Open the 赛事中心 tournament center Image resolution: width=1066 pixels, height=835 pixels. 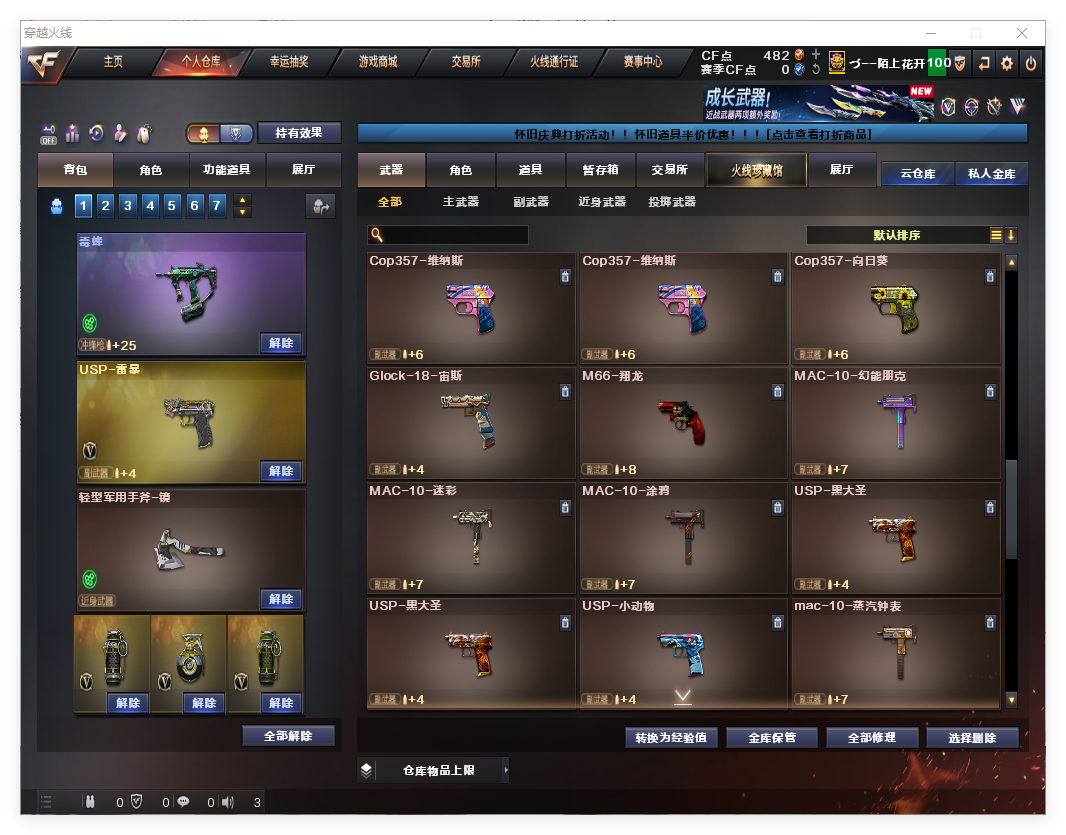pyautogui.click(x=642, y=62)
